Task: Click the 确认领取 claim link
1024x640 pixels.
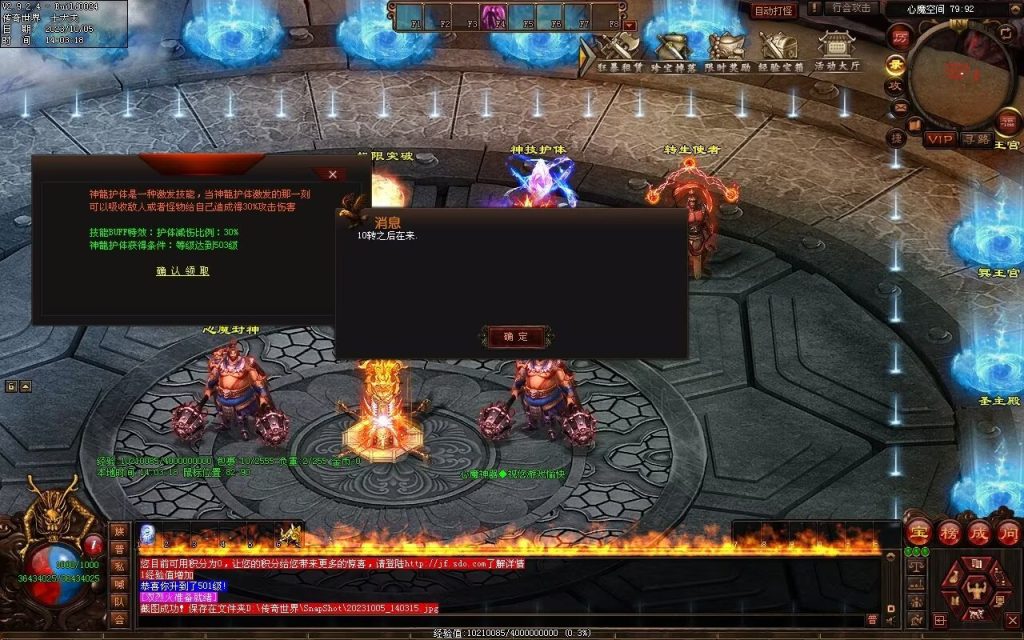Action: click(x=182, y=271)
